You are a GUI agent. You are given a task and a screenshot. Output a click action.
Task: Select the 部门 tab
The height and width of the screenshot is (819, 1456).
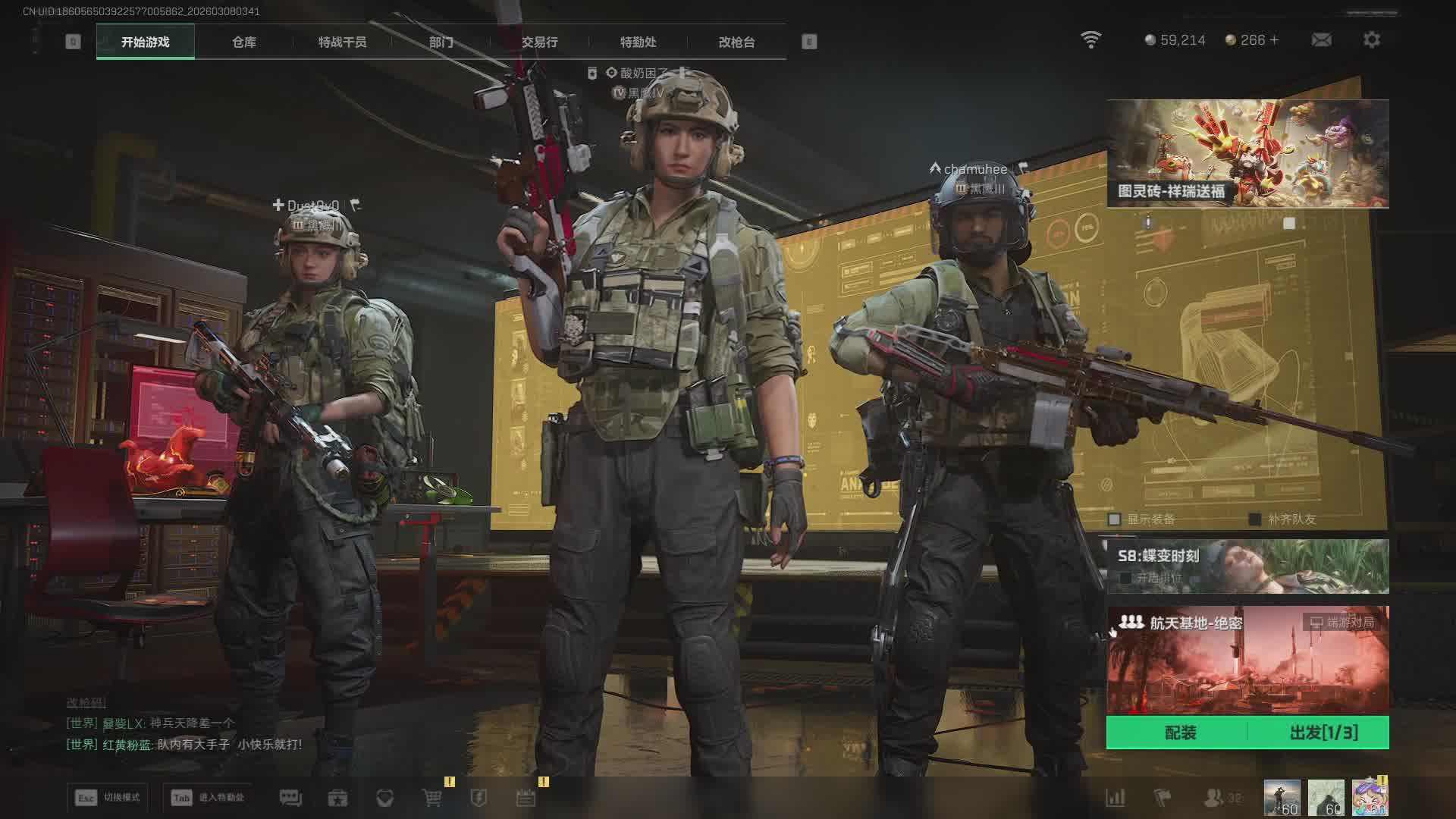coord(441,42)
